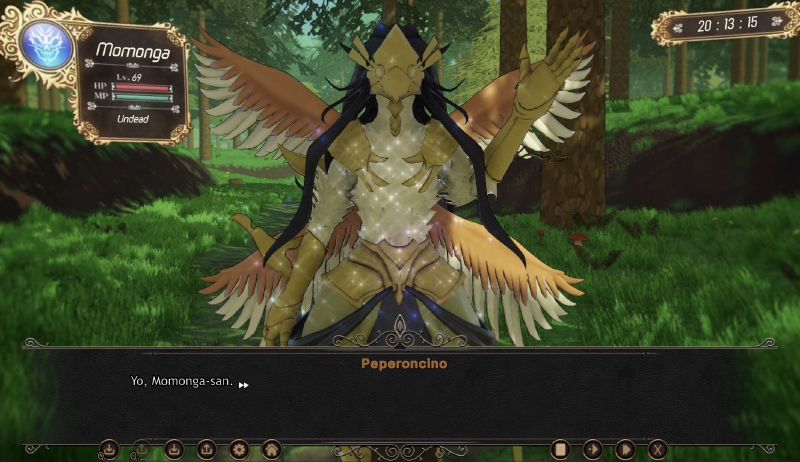Return to title via the house icon
Screen dimensions: 800x462
coord(270,449)
